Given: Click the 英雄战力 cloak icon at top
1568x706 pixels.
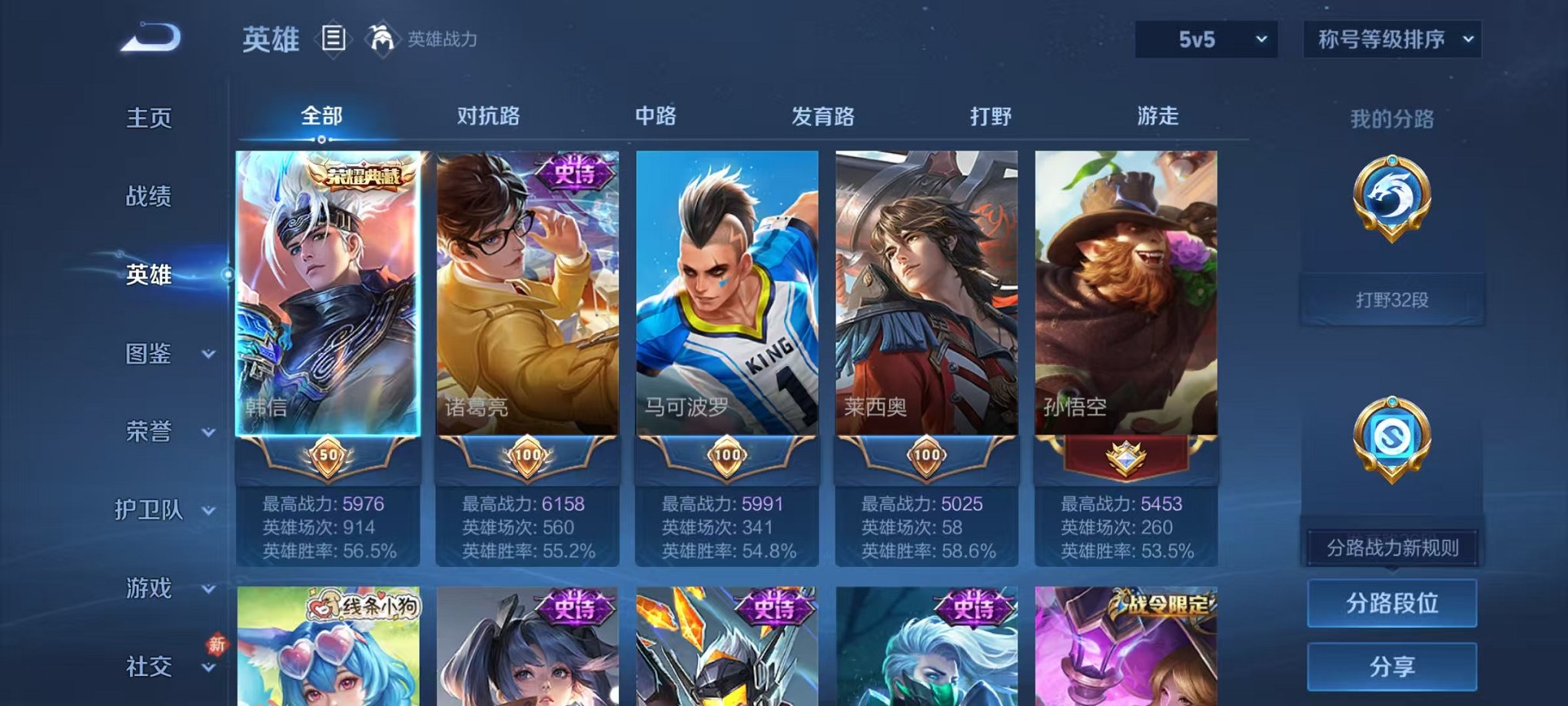Looking at the screenshot, I should (381, 37).
